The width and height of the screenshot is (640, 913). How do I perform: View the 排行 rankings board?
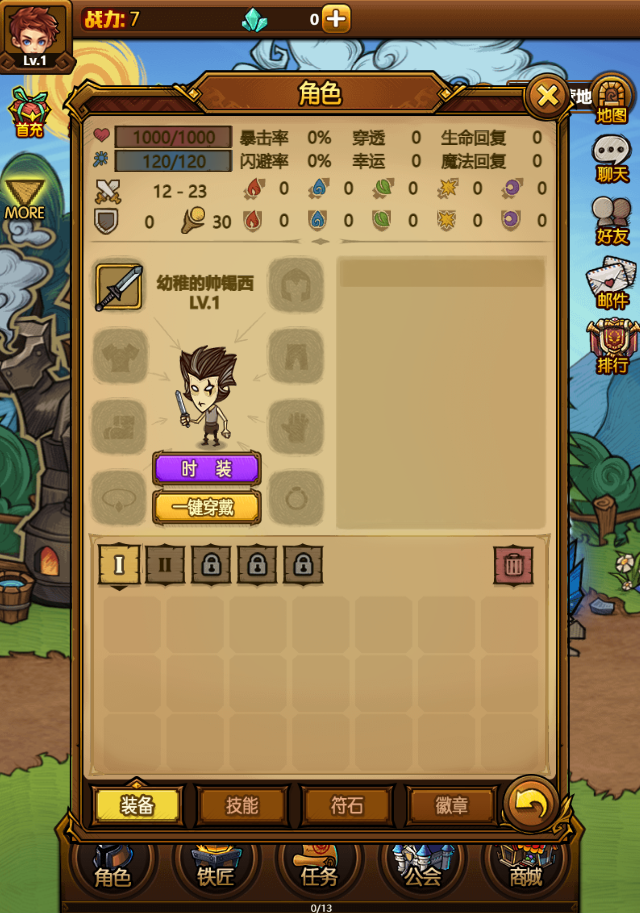pos(612,346)
